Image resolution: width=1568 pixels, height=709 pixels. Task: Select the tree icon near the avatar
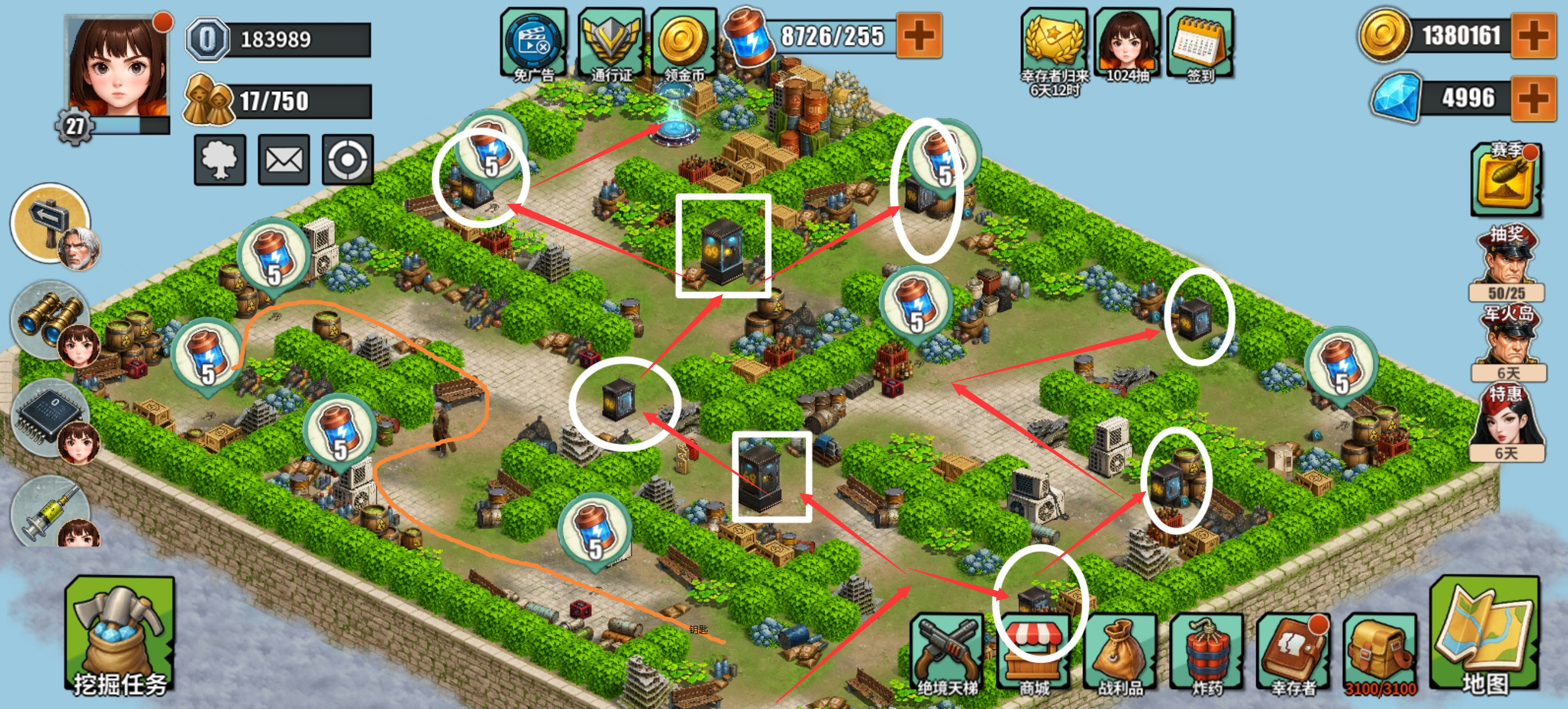220,160
